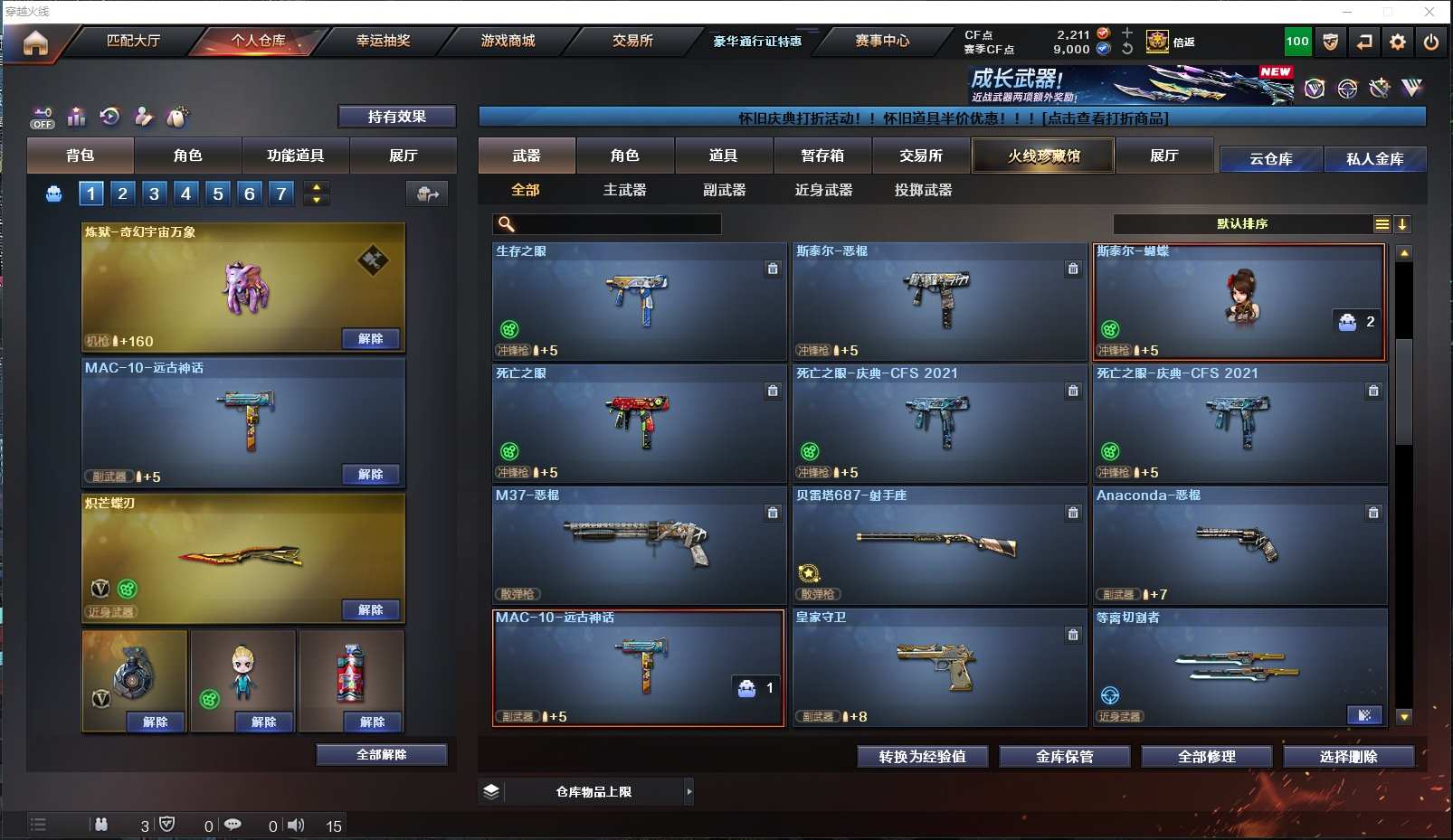The image size is (1453, 840).
Task: Go to 游戏商城 game shop
Action: [x=508, y=41]
